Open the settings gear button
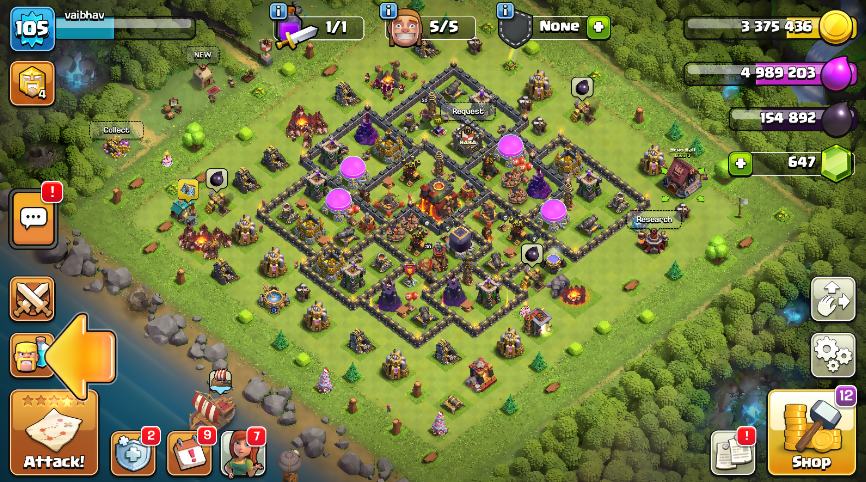866x482 pixels. [x=832, y=355]
